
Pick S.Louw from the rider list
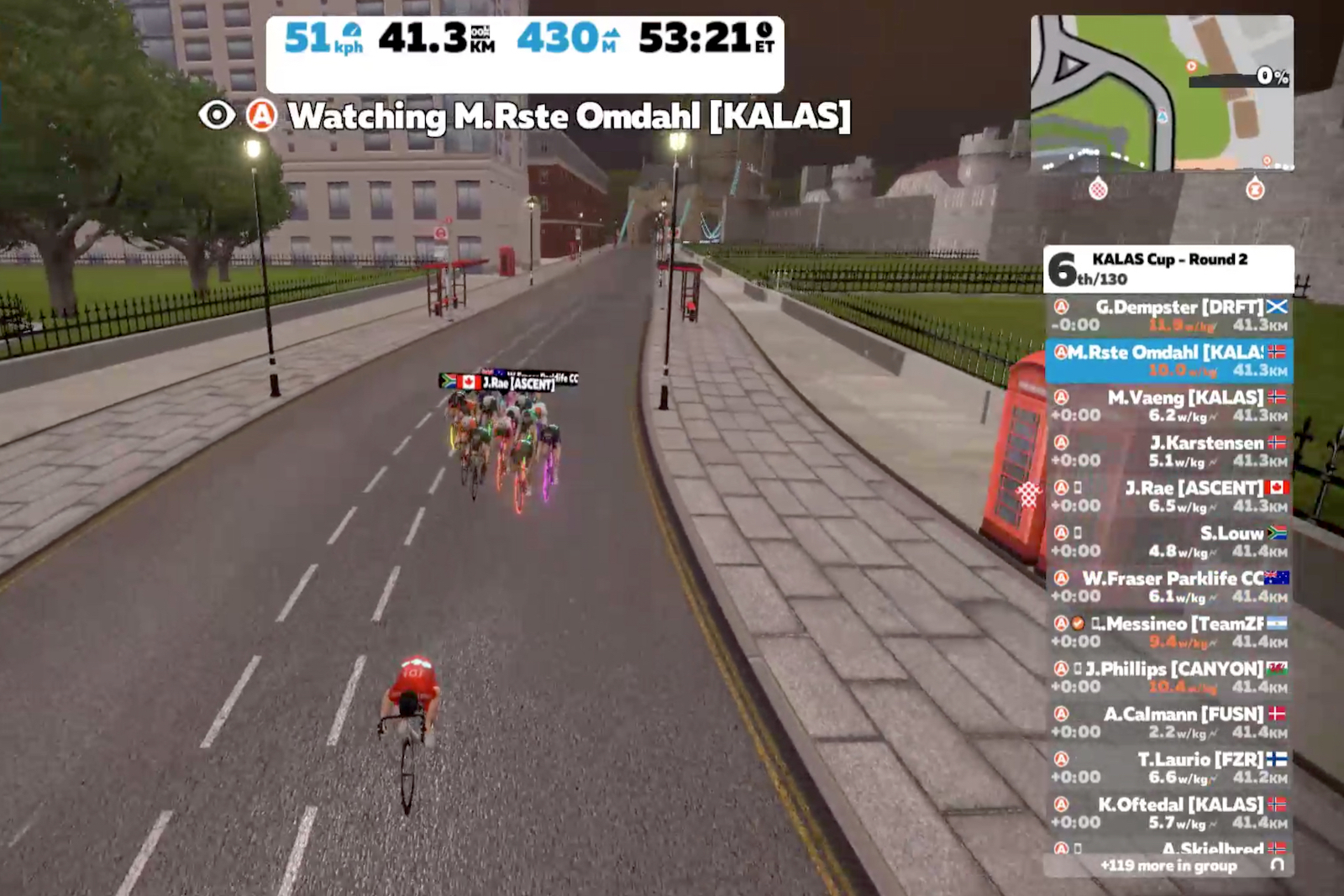pyautogui.click(x=1168, y=542)
